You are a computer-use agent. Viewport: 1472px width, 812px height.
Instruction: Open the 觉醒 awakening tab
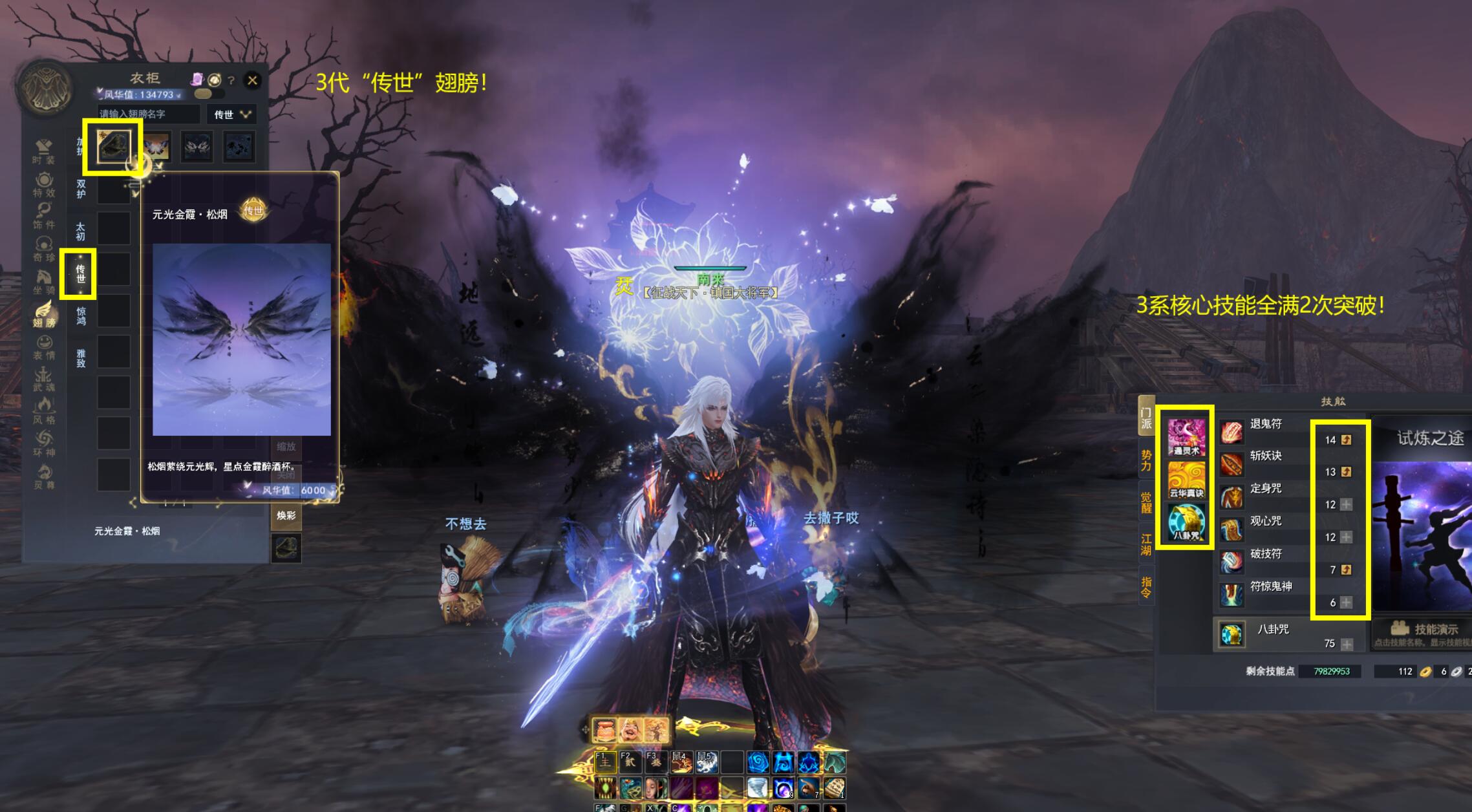[1146, 502]
